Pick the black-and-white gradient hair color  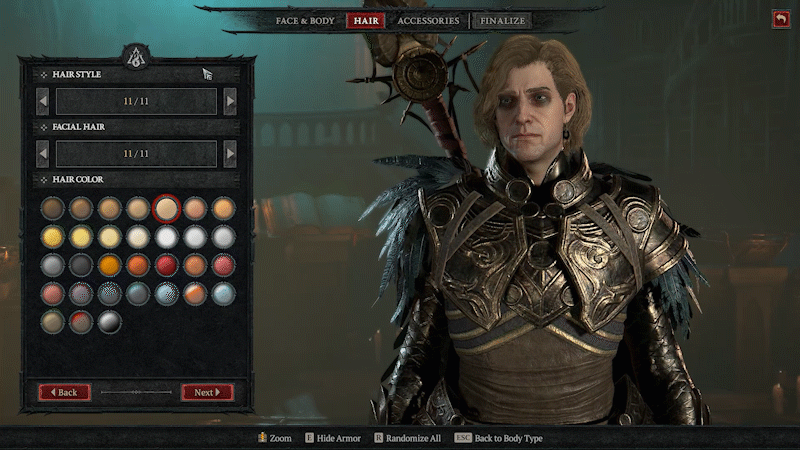109,321
